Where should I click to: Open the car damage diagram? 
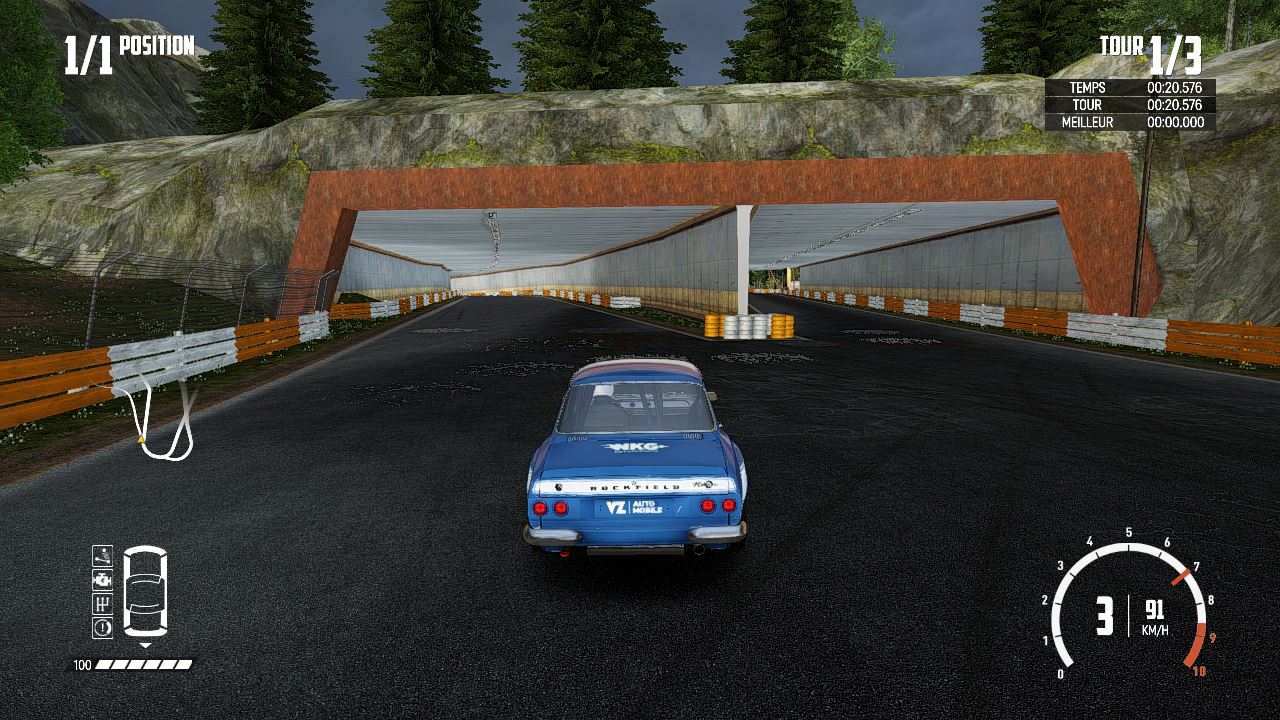145,590
